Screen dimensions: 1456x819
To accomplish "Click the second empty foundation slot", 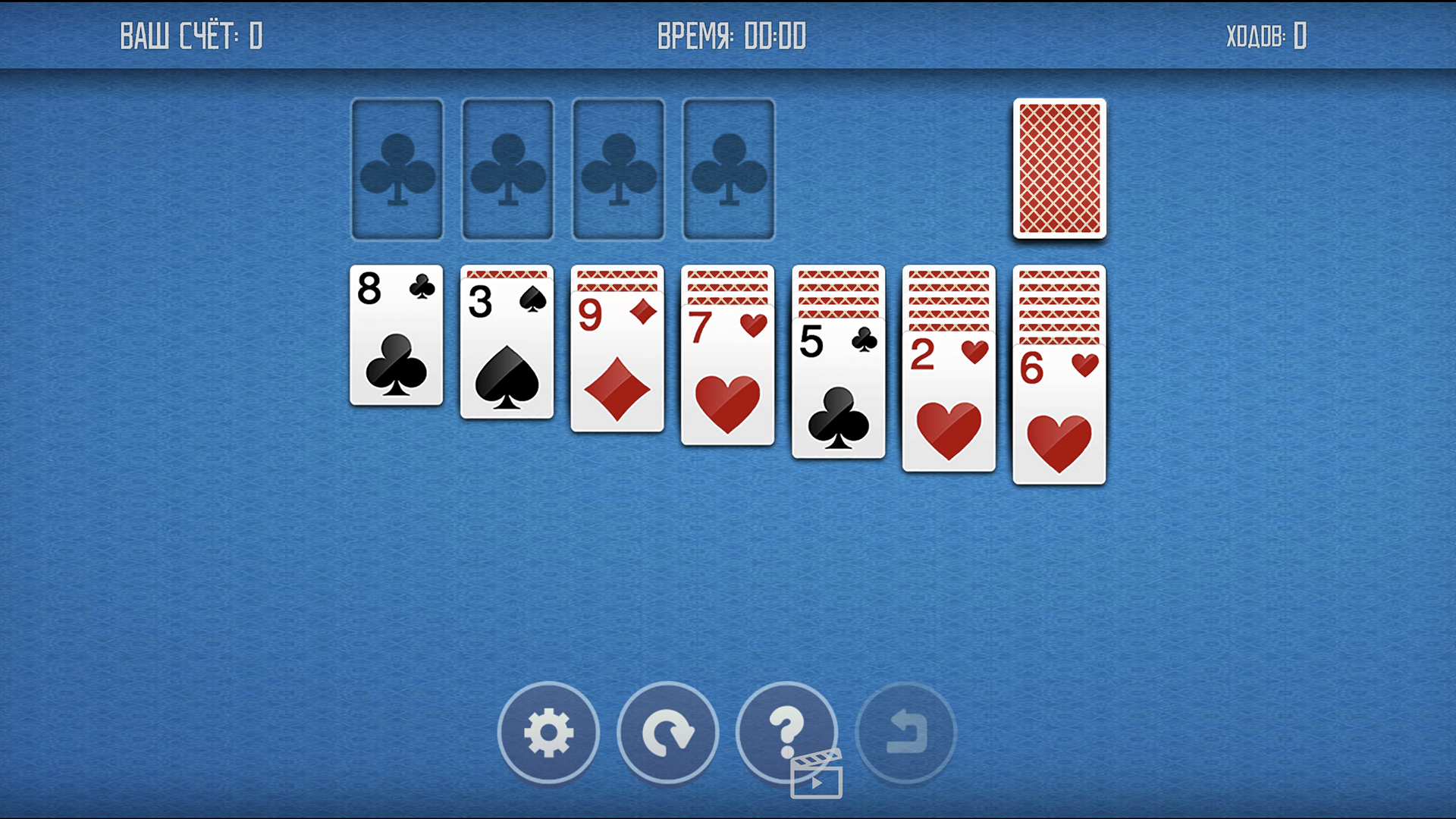I will point(507,168).
